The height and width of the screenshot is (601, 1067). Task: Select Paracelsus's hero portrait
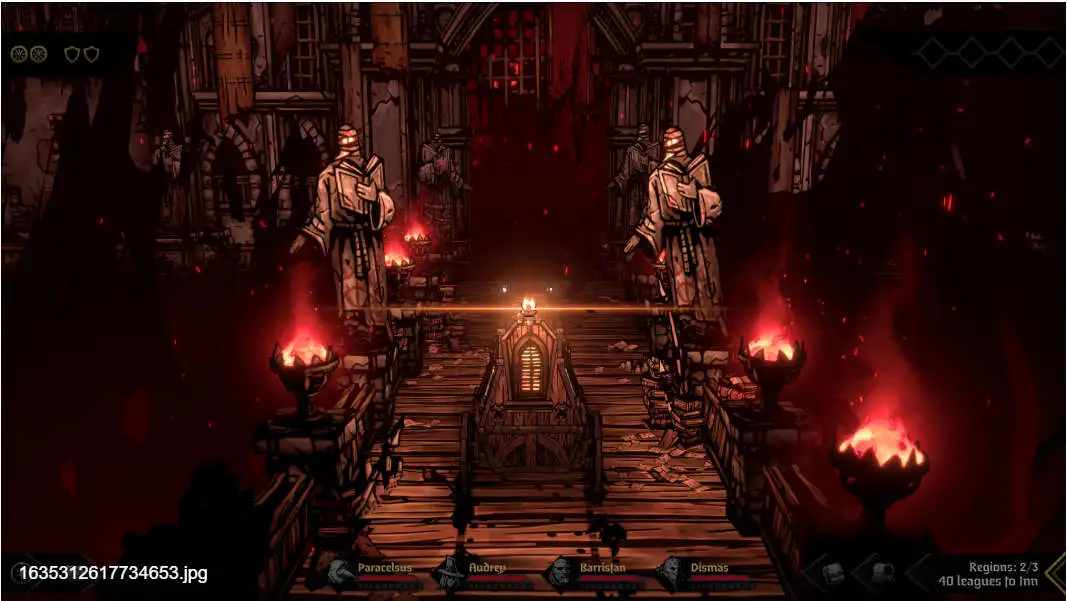(x=339, y=574)
